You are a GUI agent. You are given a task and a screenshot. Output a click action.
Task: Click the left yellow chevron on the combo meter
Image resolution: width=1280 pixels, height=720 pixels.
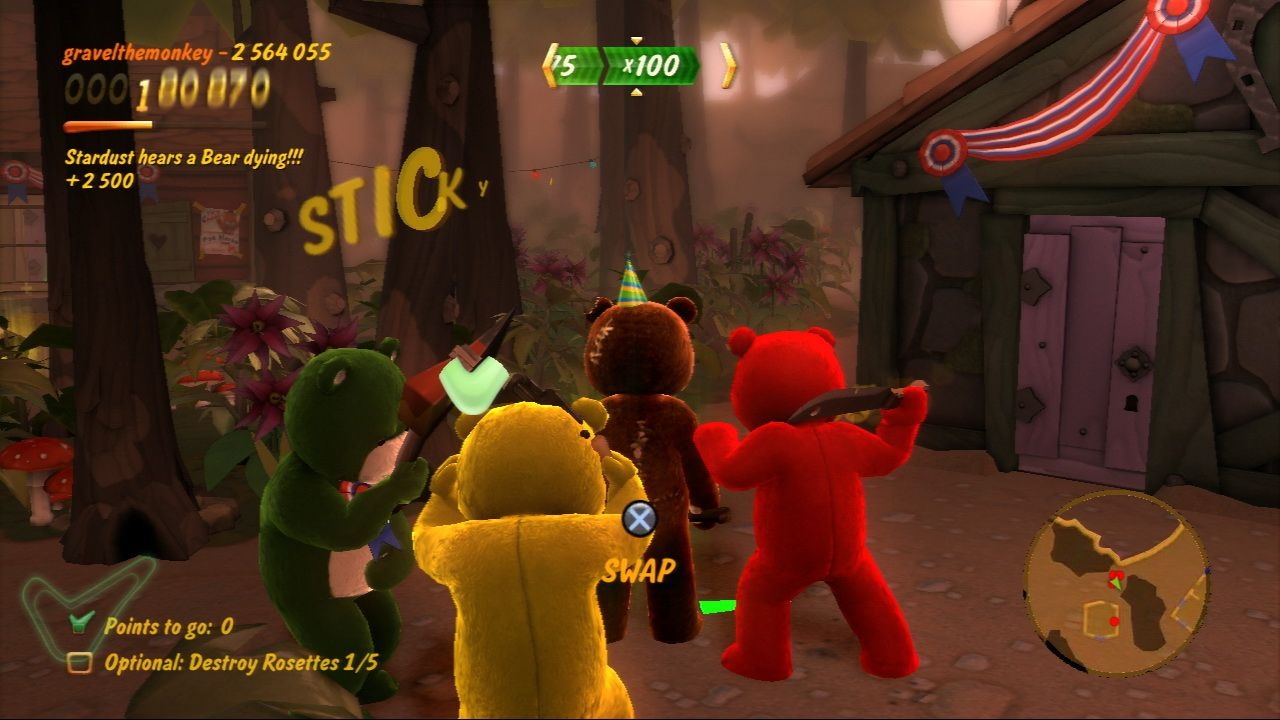click(x=551, y=63)
